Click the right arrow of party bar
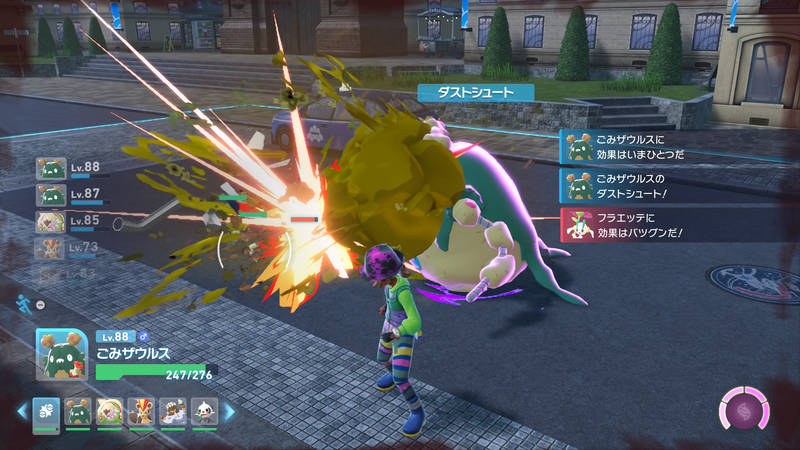This screenshot has height=450, width=800. [x=228, y=411]
